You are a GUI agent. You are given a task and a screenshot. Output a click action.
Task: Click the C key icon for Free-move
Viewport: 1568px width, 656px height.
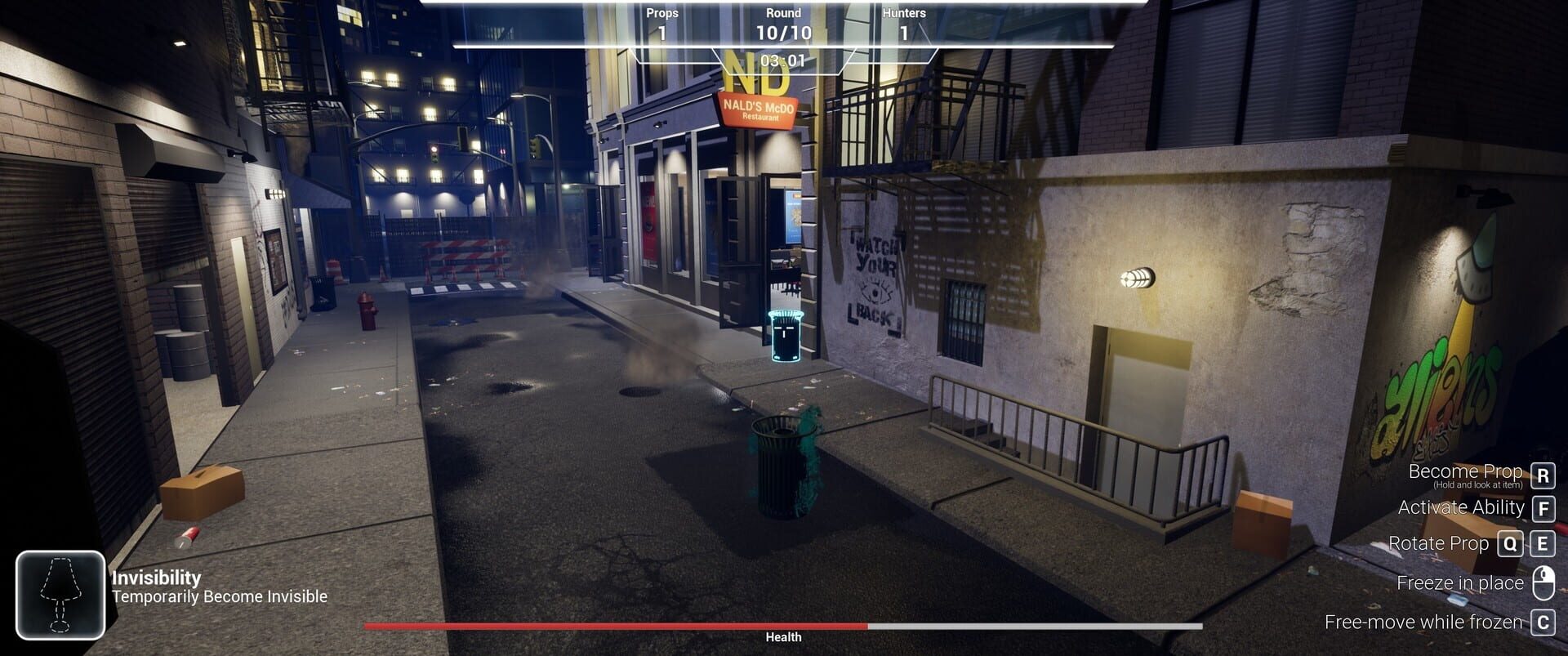[1542, 622]
